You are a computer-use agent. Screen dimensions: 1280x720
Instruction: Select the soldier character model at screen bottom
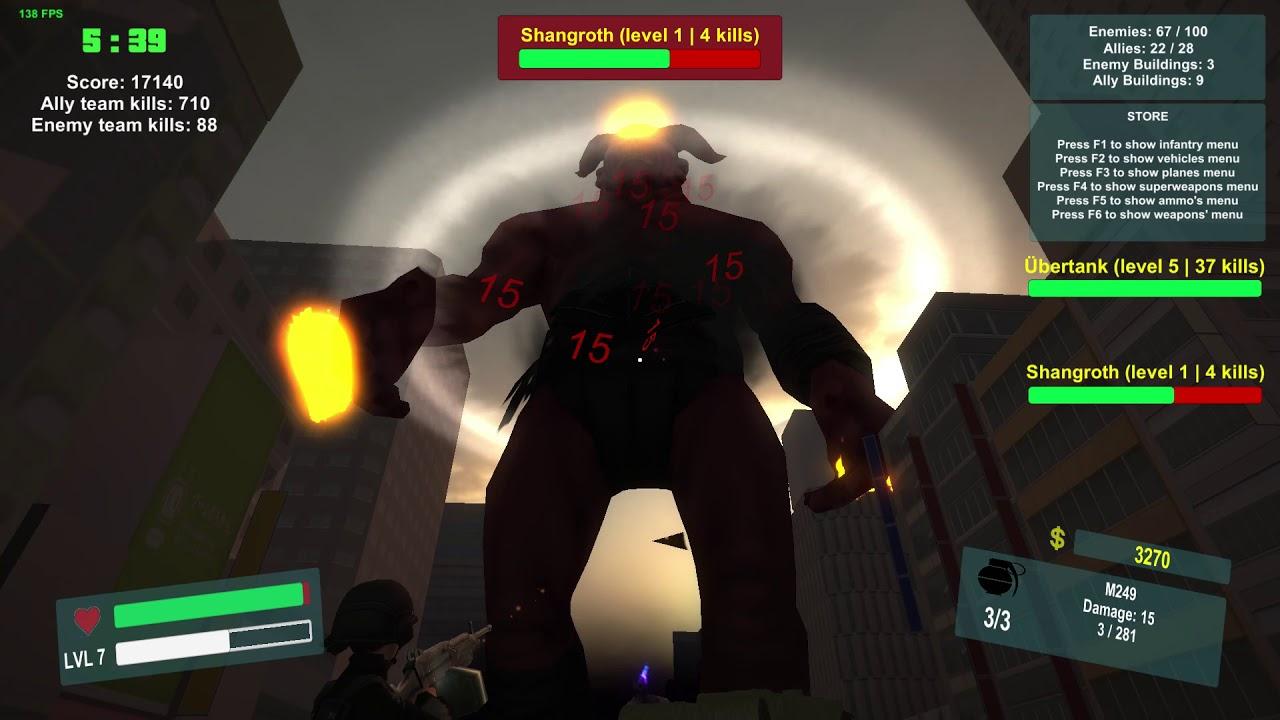click(370, 650)
